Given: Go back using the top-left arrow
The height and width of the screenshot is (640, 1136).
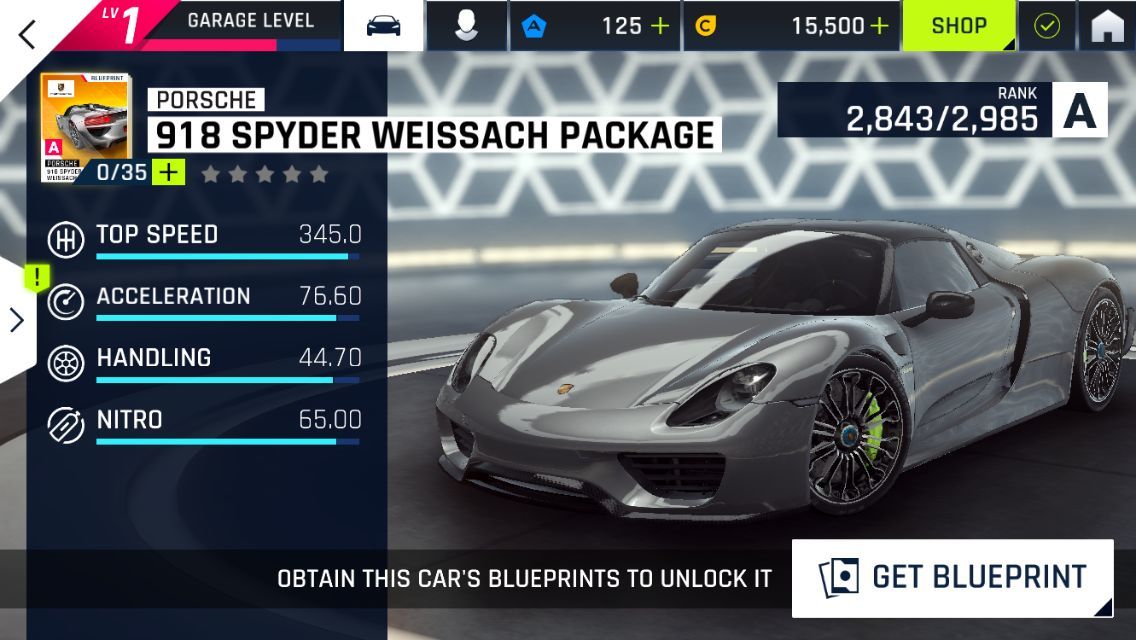Looking at the screenshot, I should (x=27, y=33).
